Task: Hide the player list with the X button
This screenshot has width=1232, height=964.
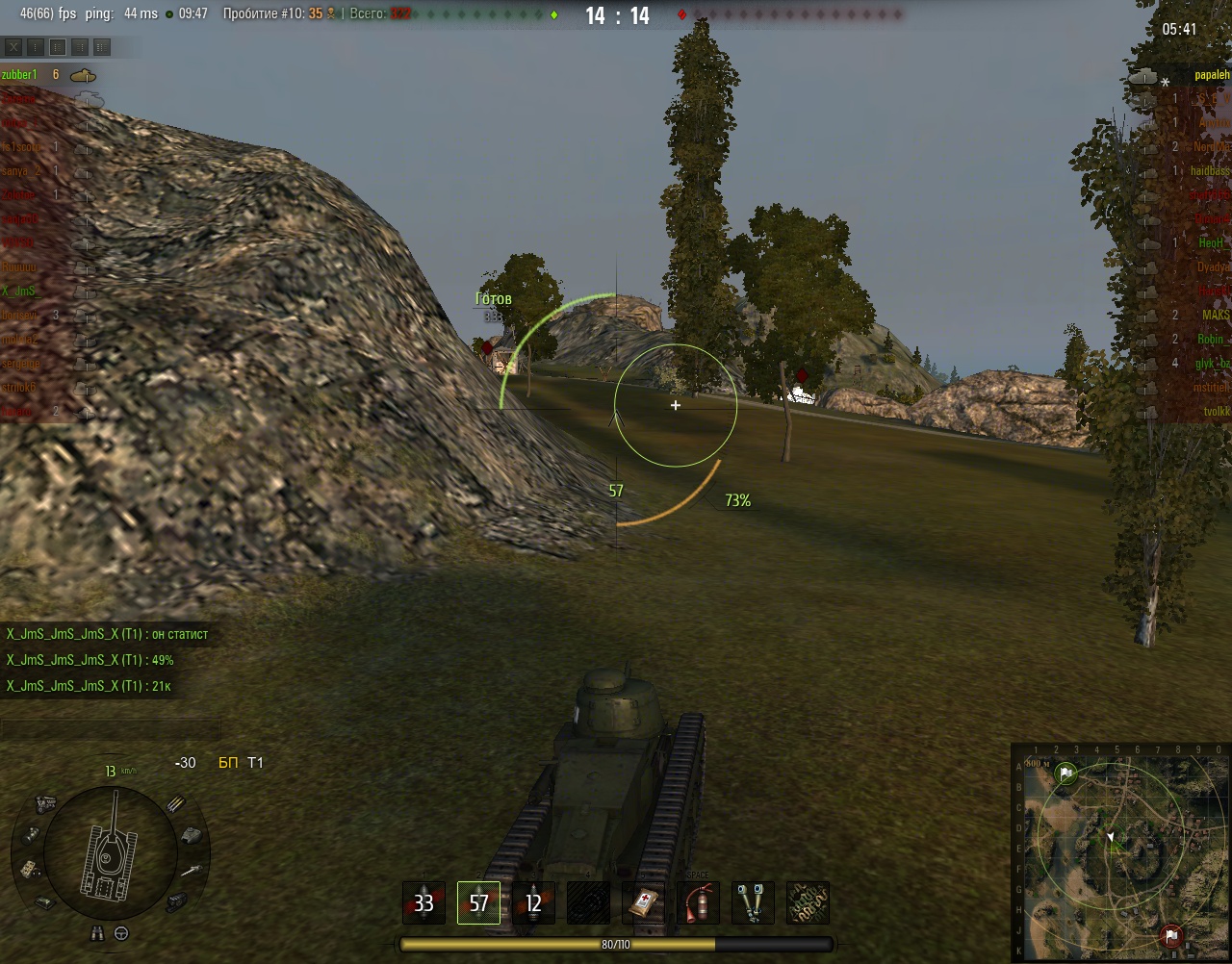Action: pos(13,46)
